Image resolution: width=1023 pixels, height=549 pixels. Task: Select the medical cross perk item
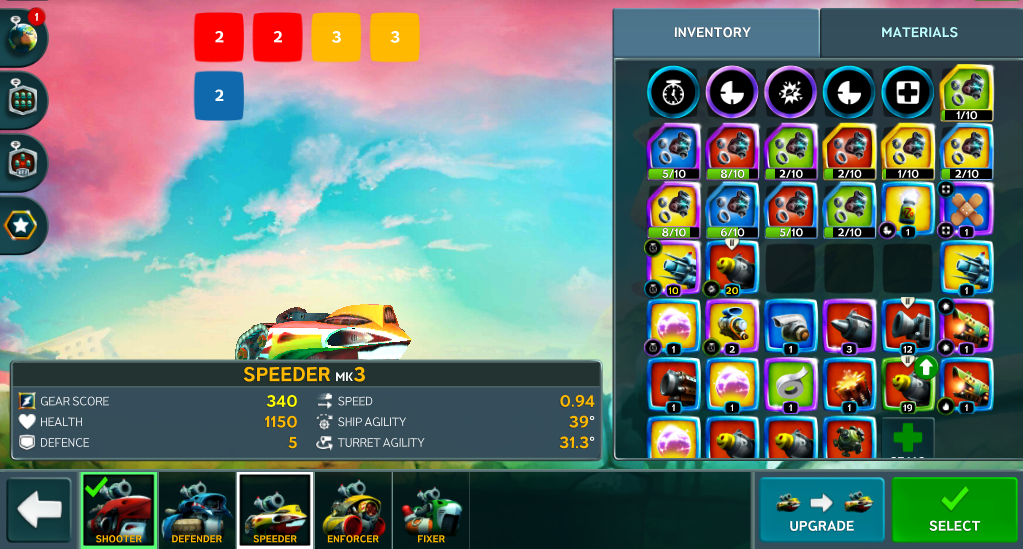click(x=908, y=92)
